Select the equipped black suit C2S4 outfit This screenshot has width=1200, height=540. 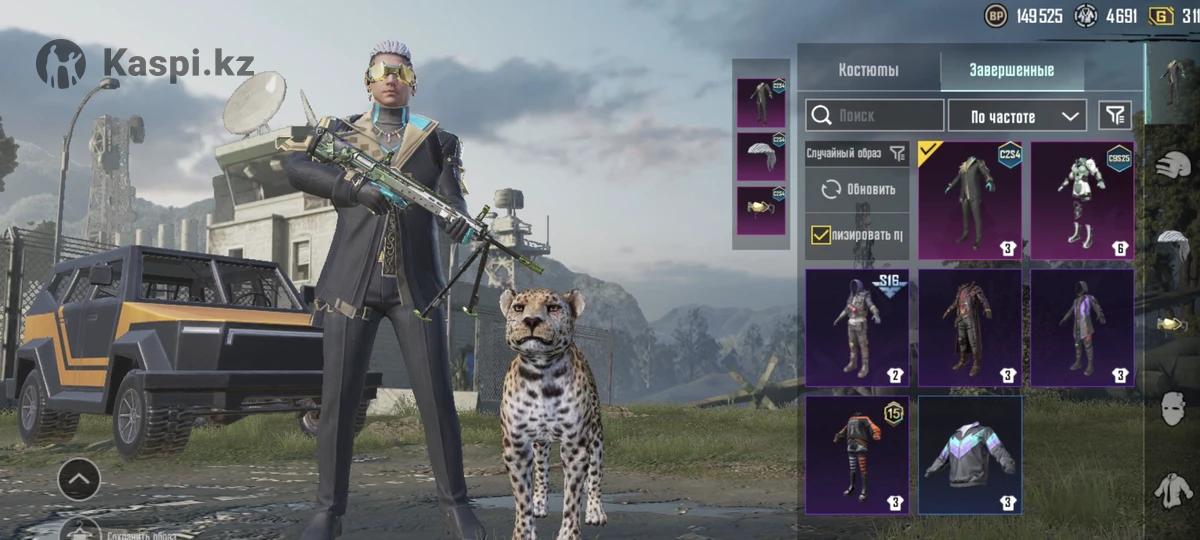(x=970, y=200)
